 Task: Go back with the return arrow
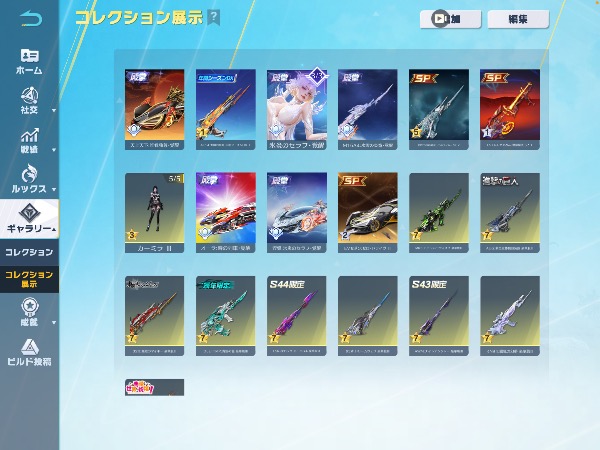[31, 19]
